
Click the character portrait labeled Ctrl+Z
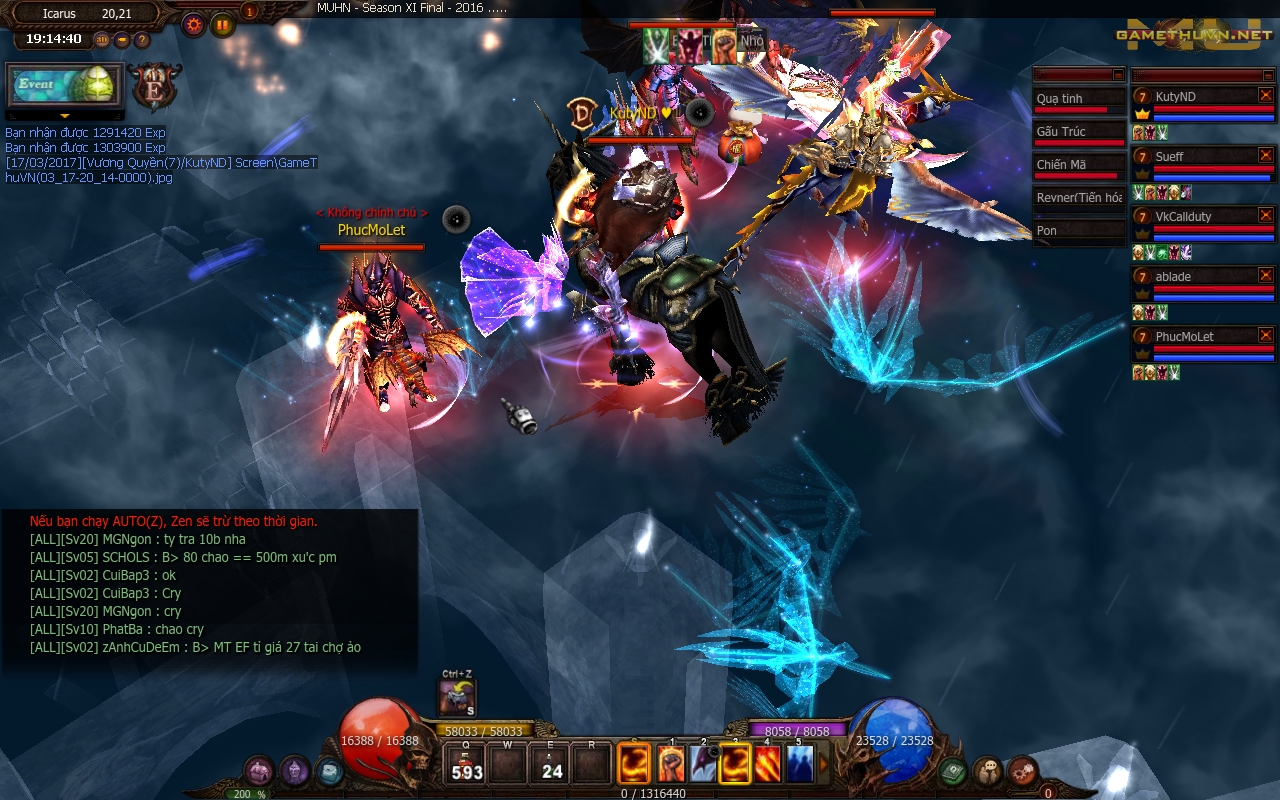point(455,698)
